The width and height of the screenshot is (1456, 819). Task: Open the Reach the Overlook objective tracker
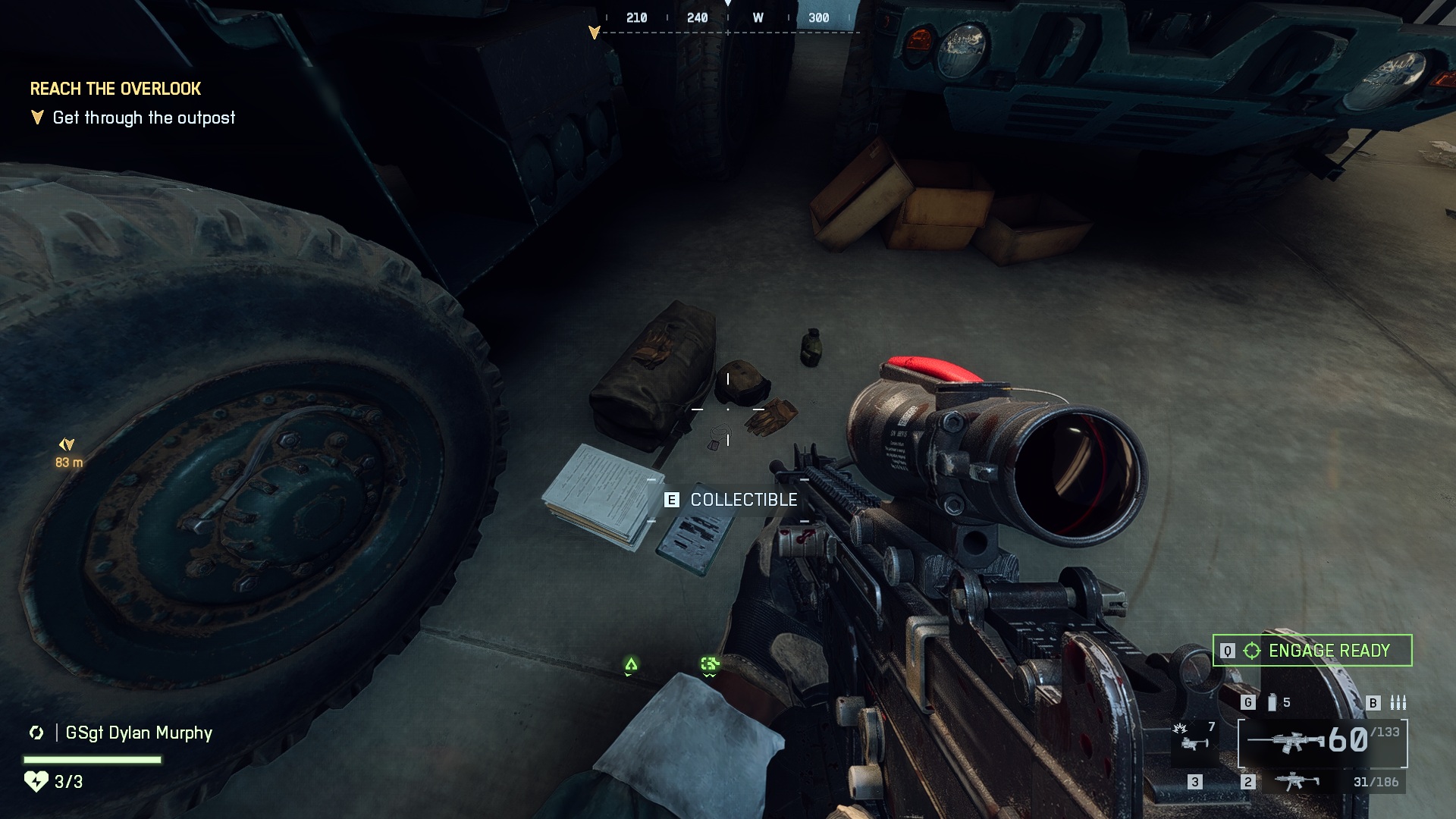click(115, 89)
